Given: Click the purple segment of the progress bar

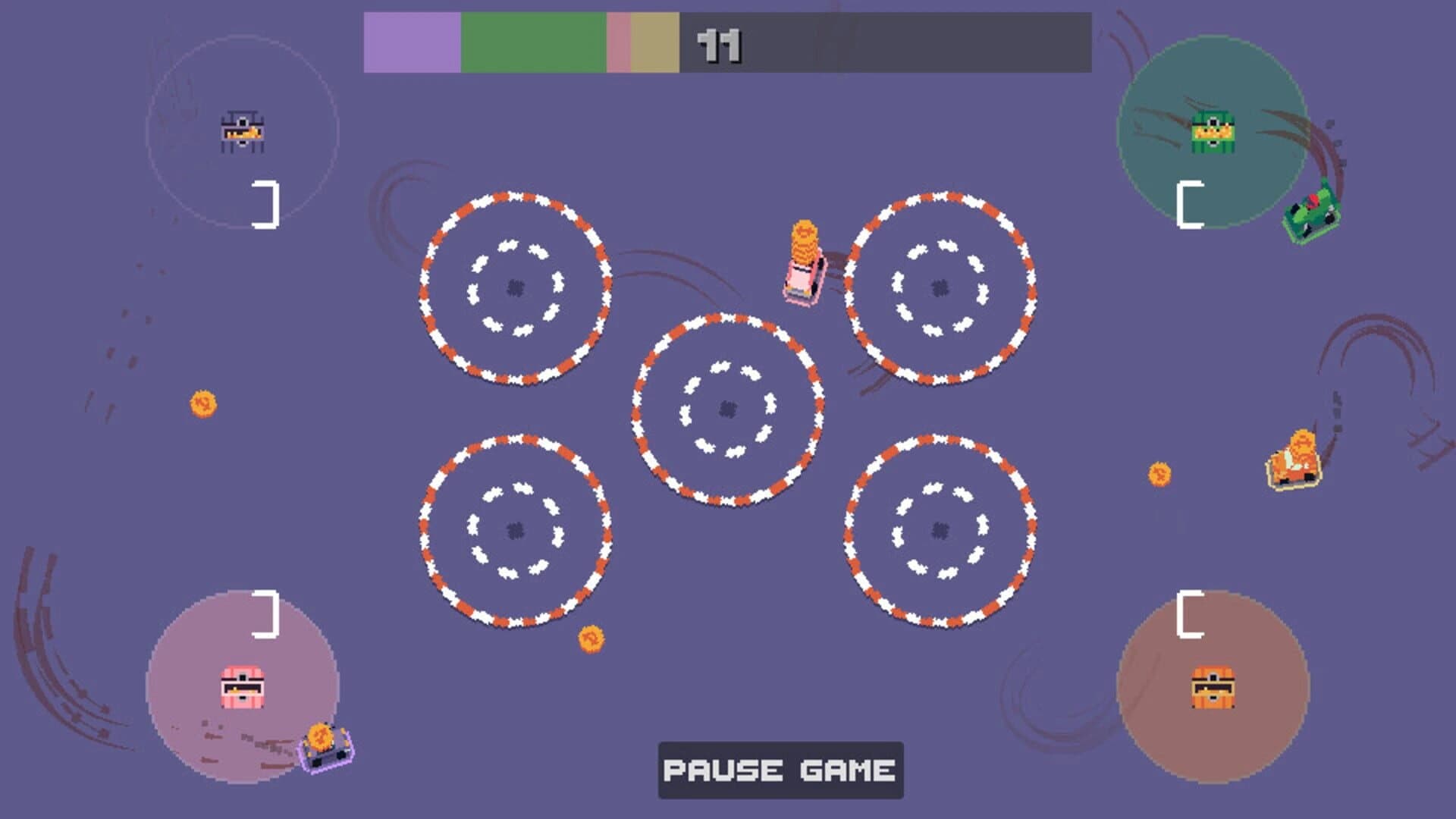Looking at the screenshot, I should tap(413, 42).
